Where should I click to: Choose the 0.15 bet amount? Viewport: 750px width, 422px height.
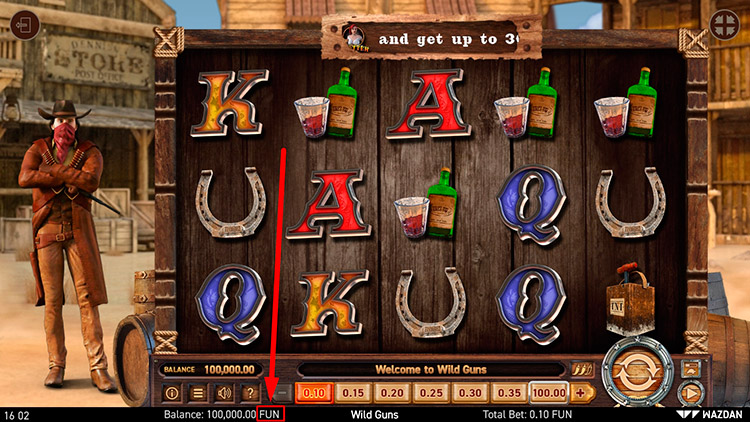(x=351, y=393)
